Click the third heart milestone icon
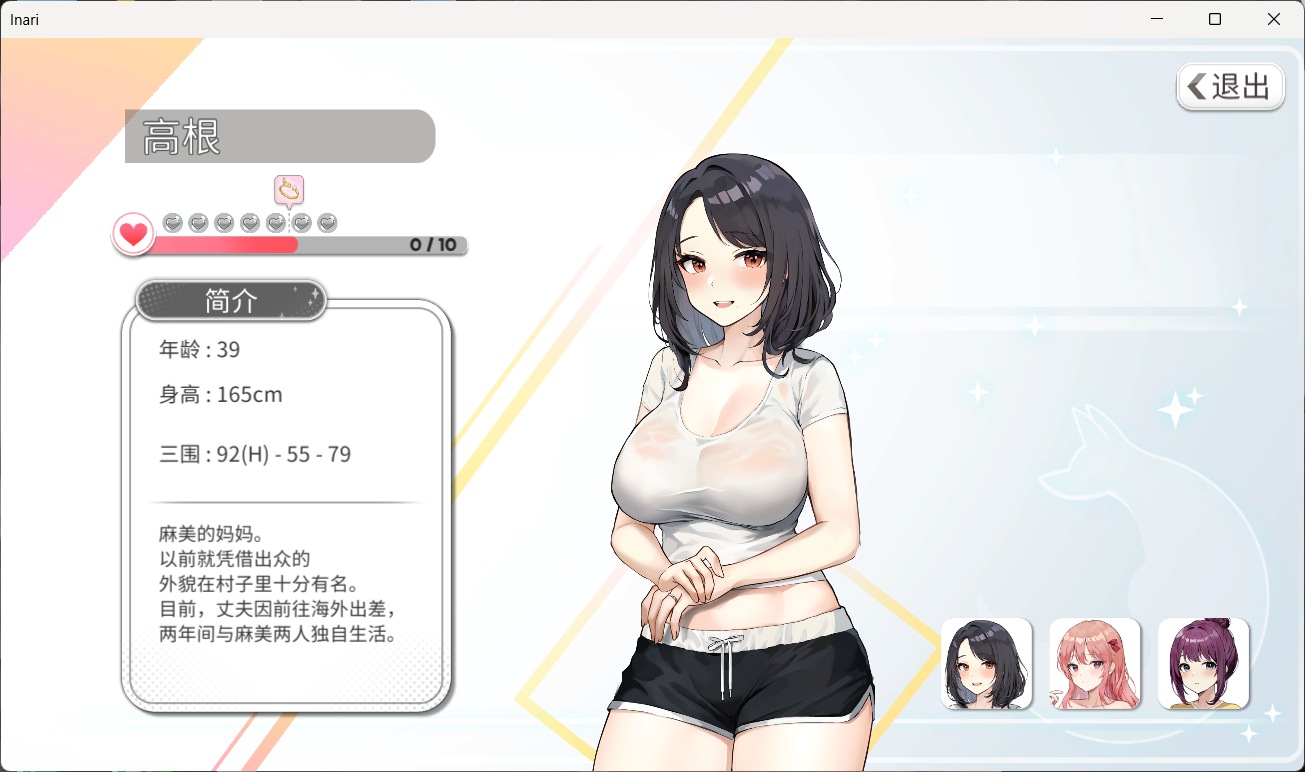The image size is (1305, 772). click(224, 222)
